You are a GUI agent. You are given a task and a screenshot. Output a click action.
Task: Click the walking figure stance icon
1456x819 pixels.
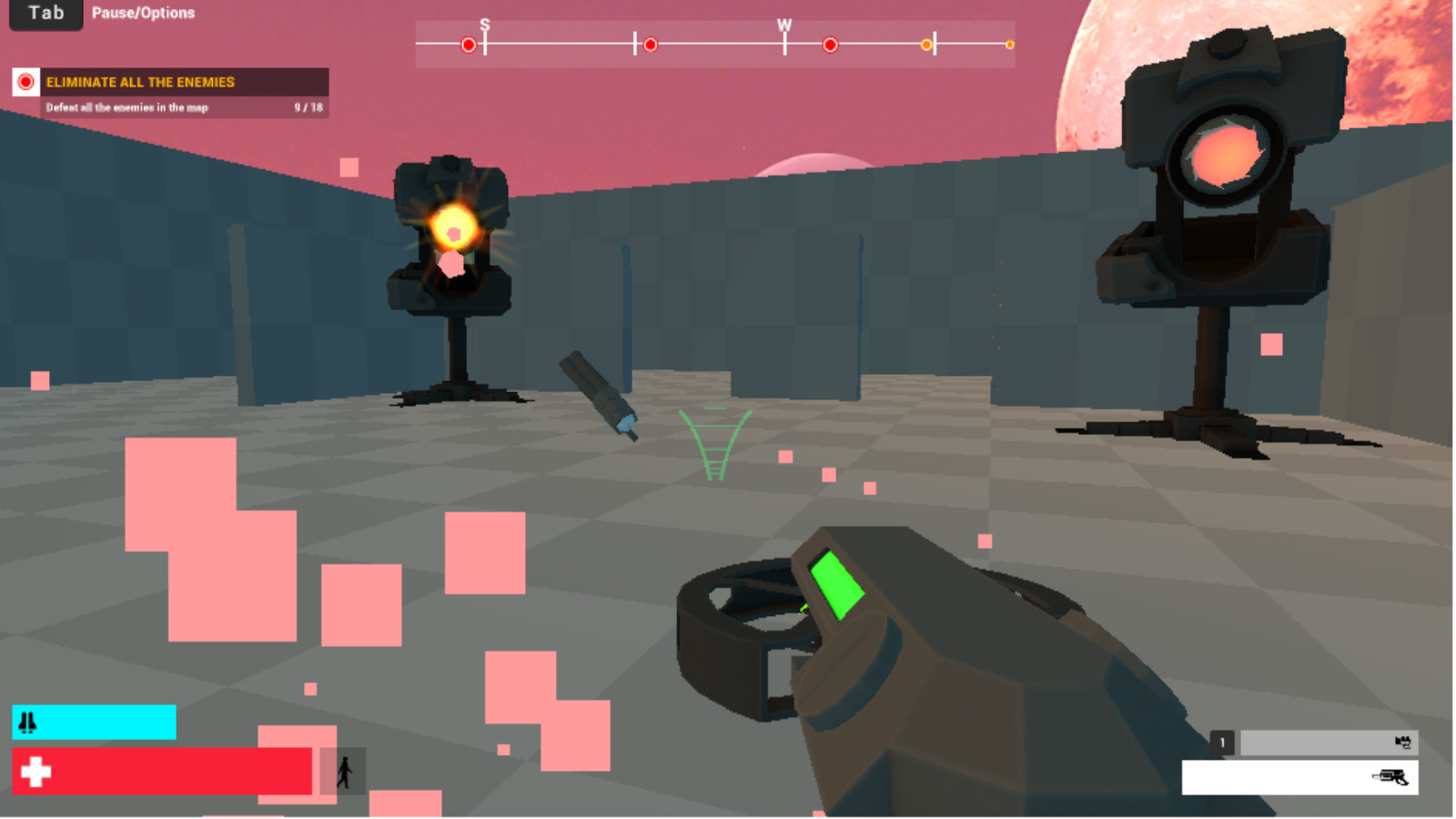click(x=347, y=773)
